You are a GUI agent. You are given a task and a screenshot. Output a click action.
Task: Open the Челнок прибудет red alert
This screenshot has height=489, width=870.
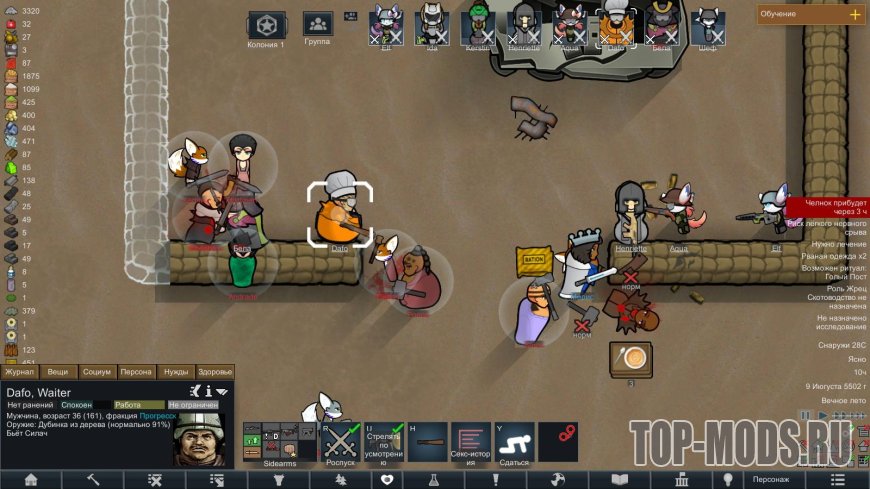(826, 207)
